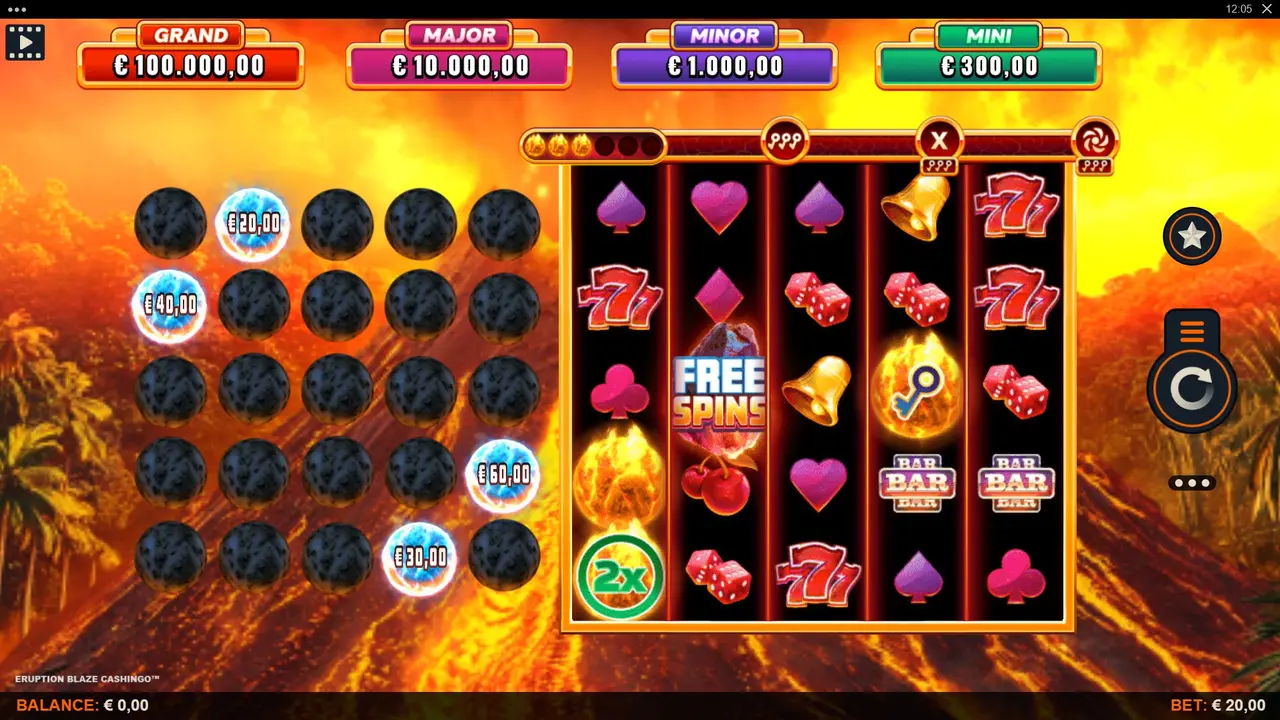Click the star button on the right side
This screenshot has height=720, width=1280.
(x=1191, y=237)
